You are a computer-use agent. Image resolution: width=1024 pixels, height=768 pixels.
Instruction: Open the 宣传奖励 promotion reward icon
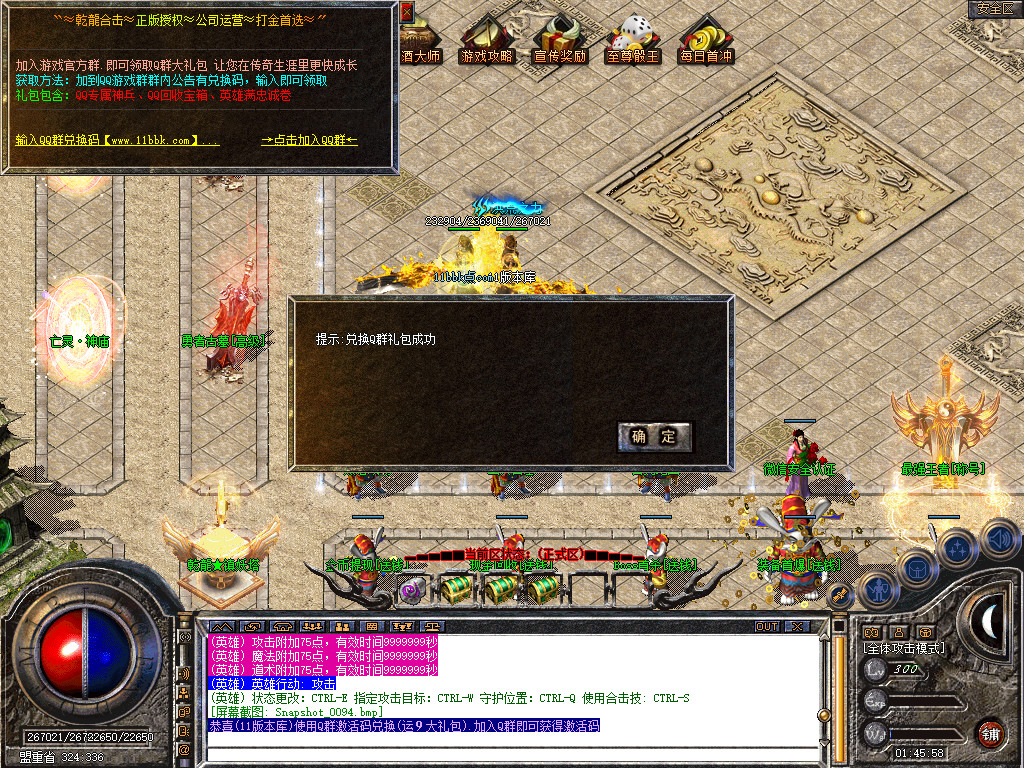560,42
